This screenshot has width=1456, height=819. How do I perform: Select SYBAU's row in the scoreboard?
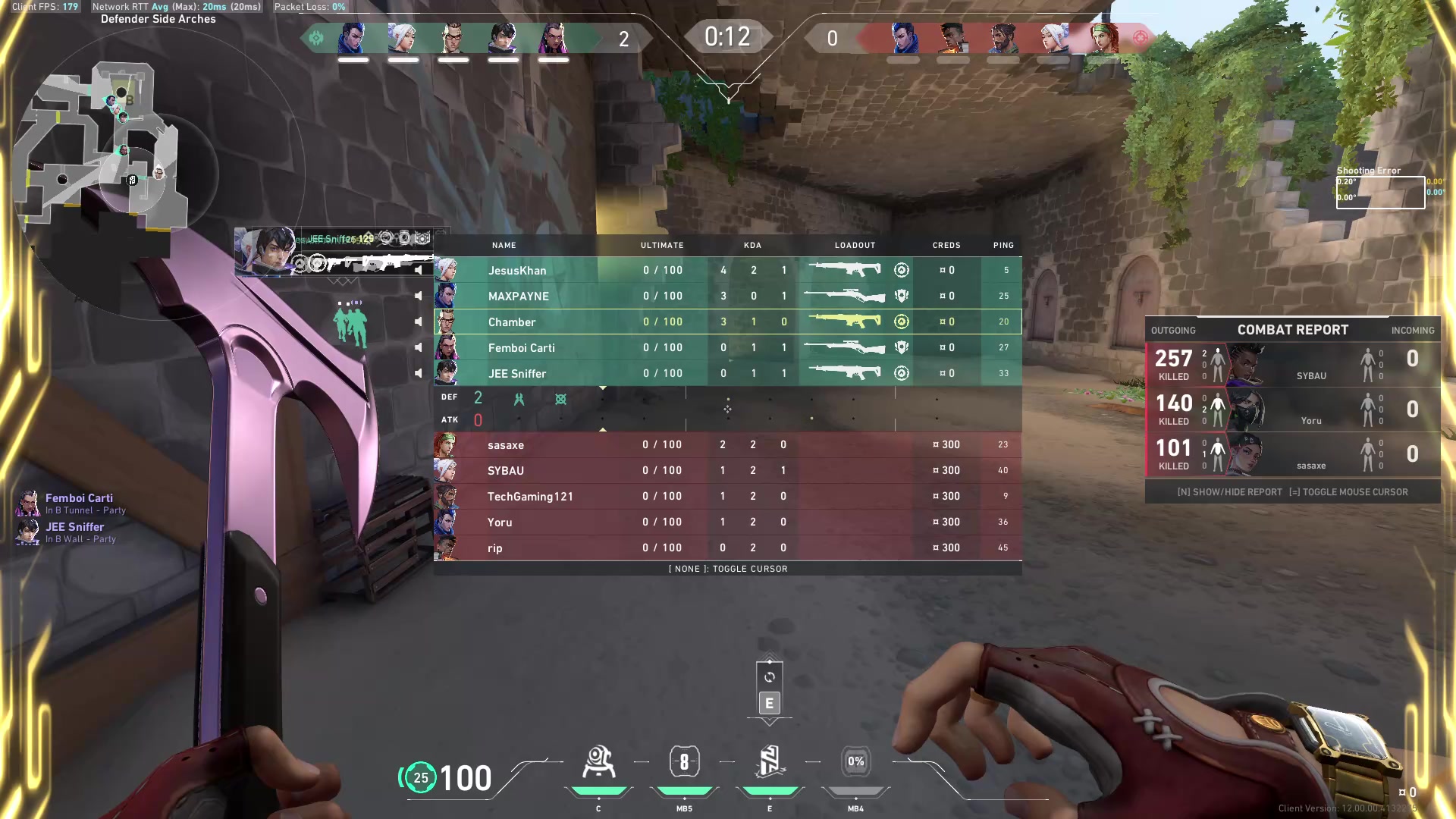pos(727,470)
